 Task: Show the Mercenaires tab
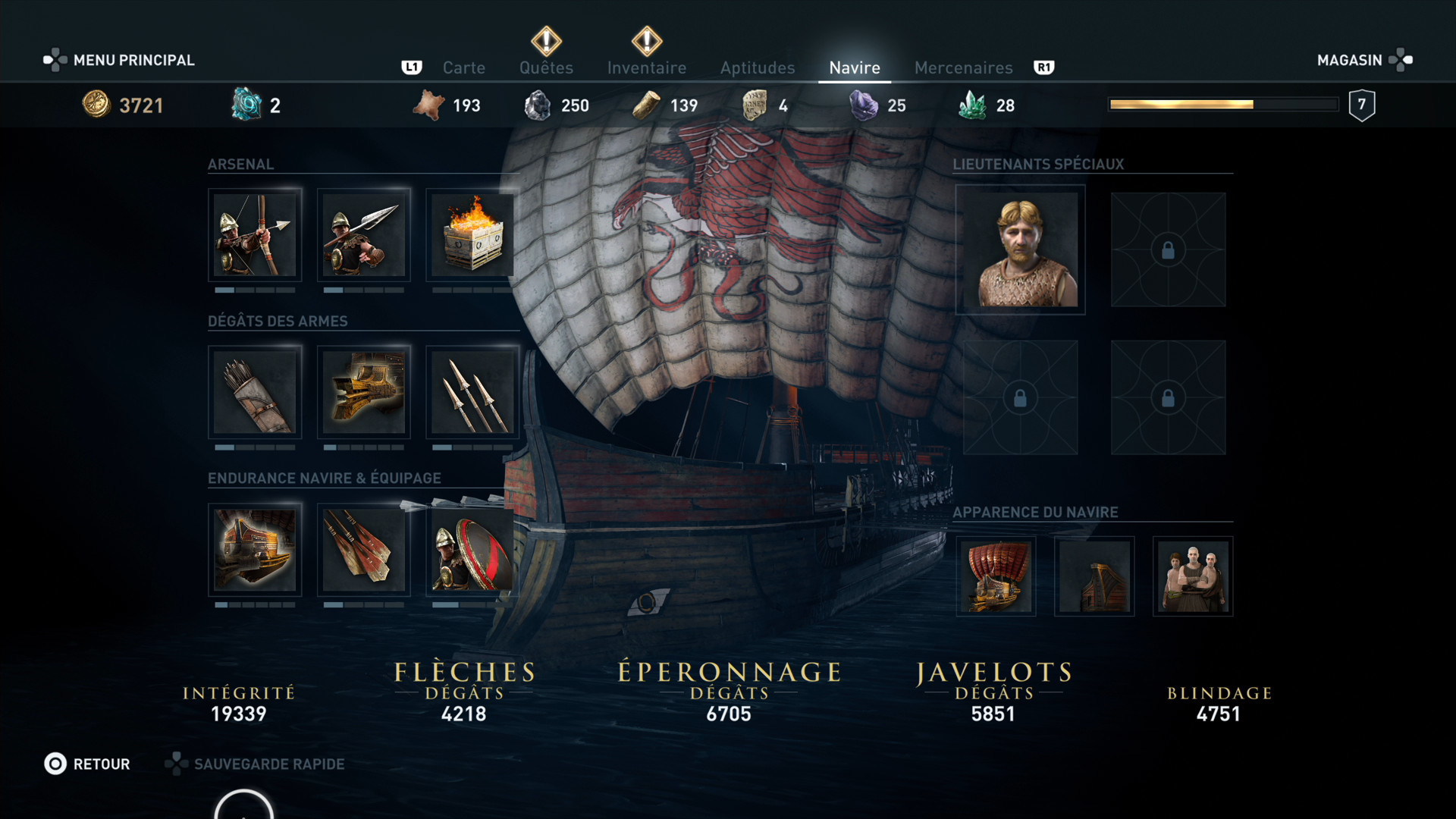[963, 67]
